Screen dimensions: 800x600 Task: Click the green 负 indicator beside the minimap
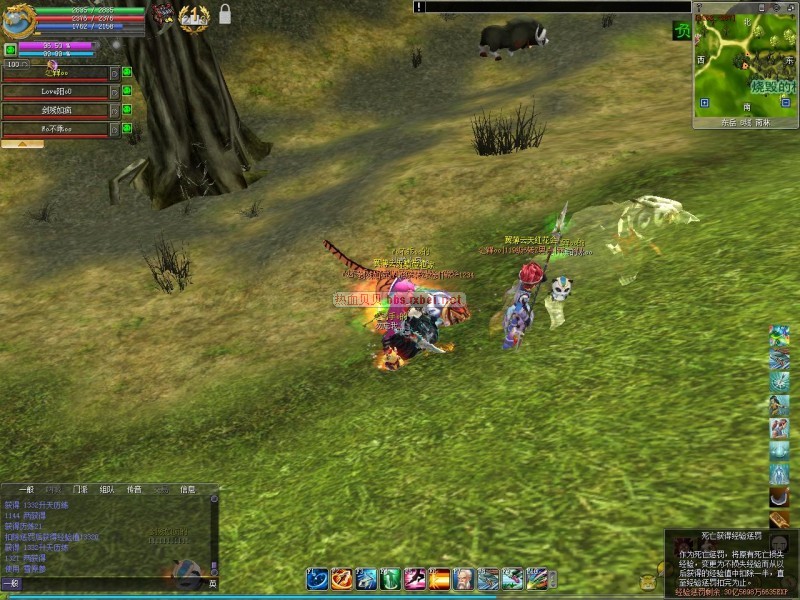point(681,31)
